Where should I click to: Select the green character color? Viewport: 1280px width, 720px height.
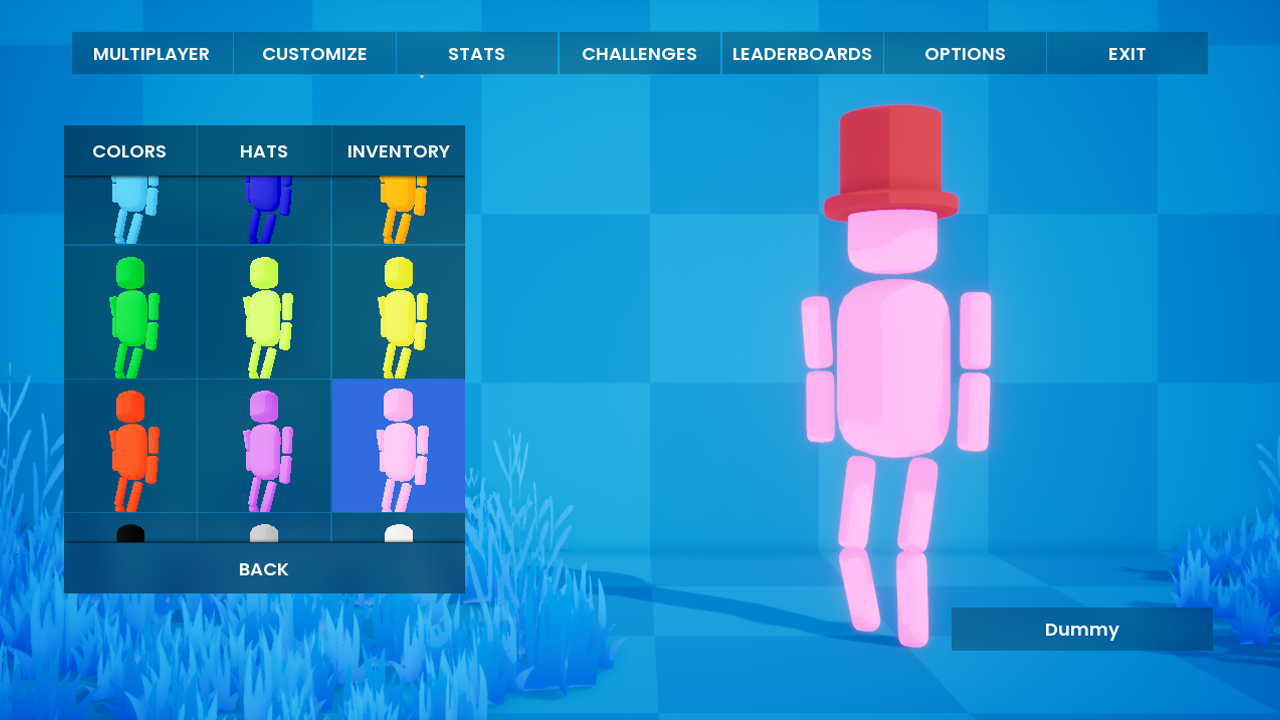pos(130,313)
